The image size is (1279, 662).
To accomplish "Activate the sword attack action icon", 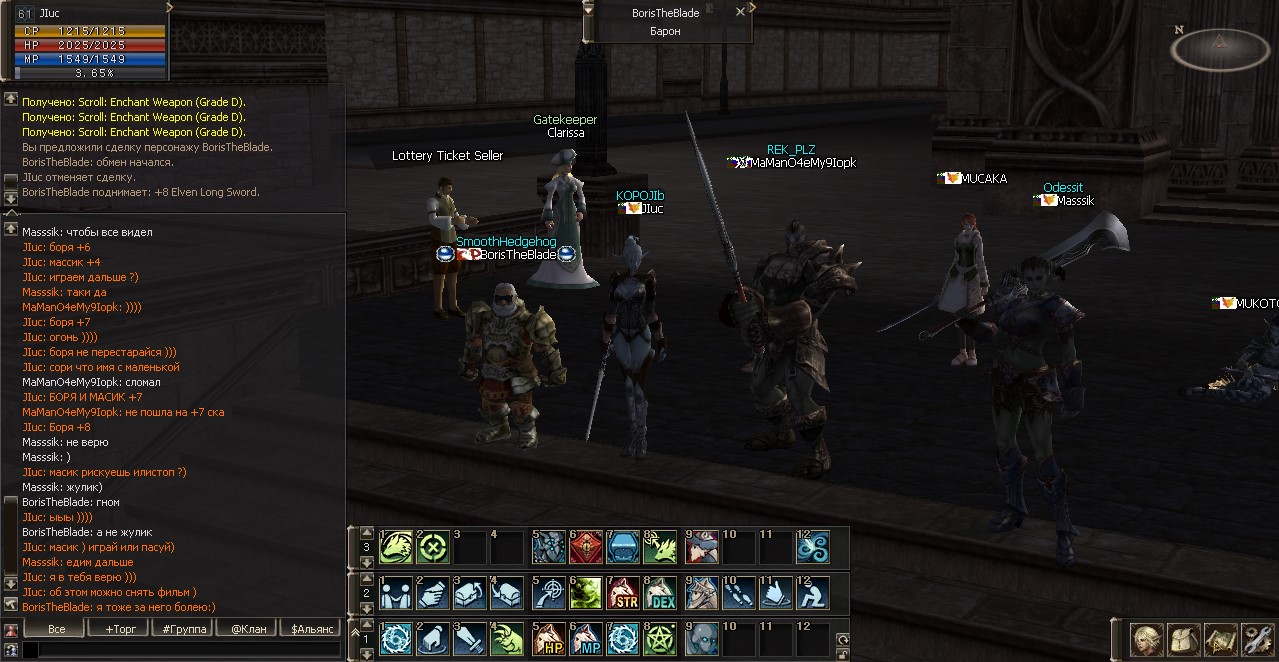I will coord(469,639).
